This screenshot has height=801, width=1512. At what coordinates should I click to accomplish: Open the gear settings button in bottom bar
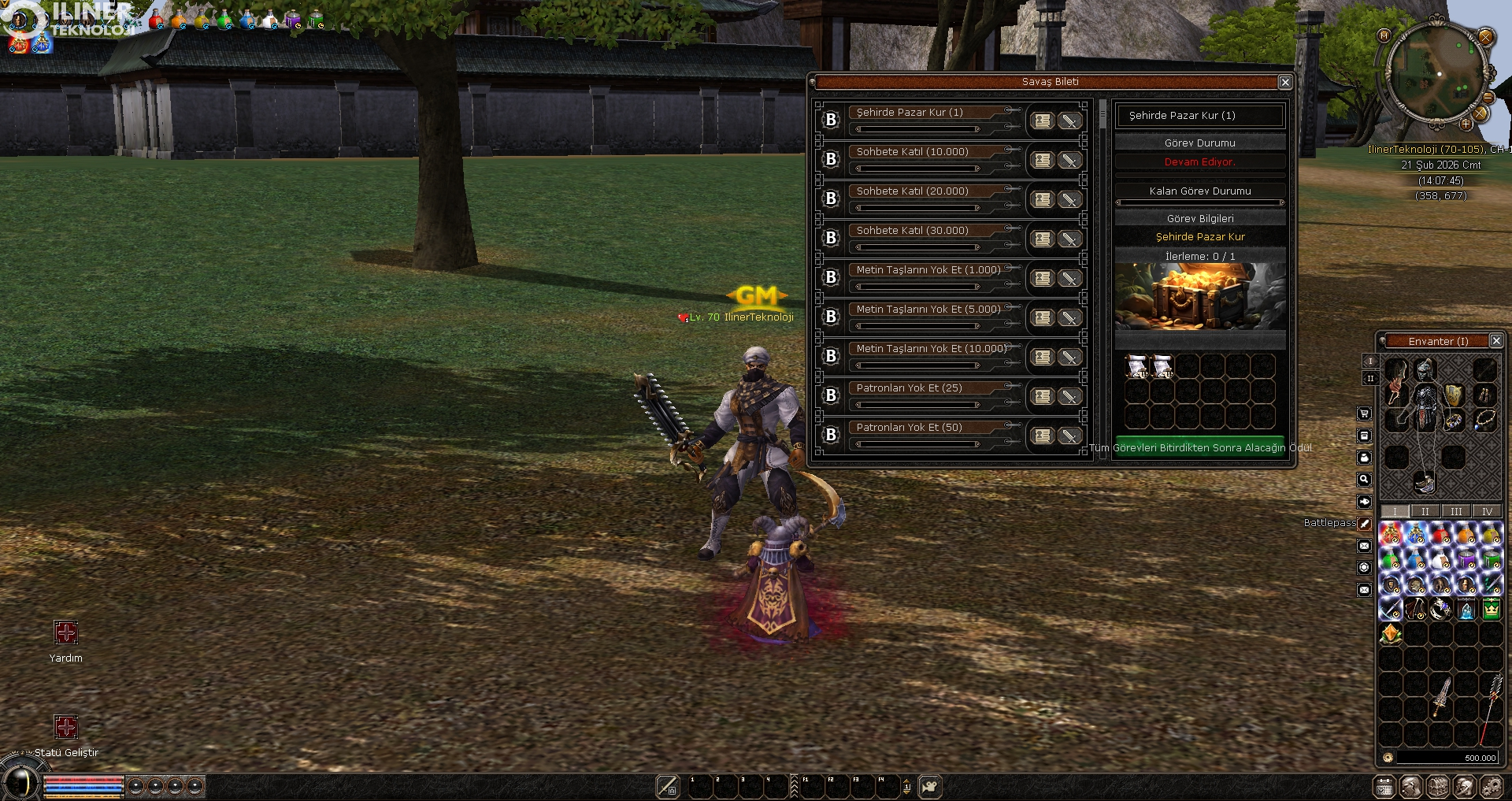pos(1492,786)
